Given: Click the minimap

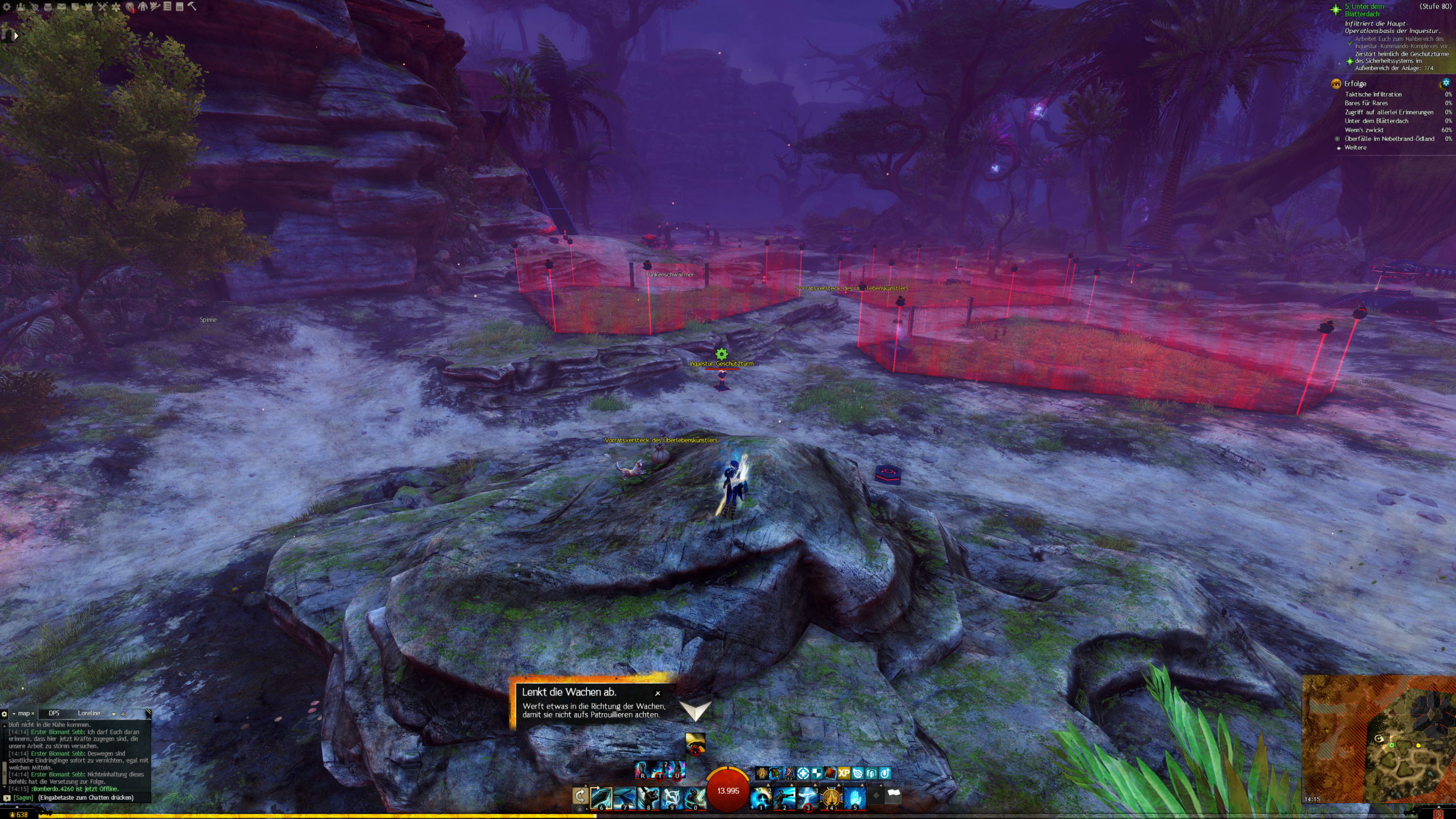Looking at the screenshot, I should (x=1388, y=739).
